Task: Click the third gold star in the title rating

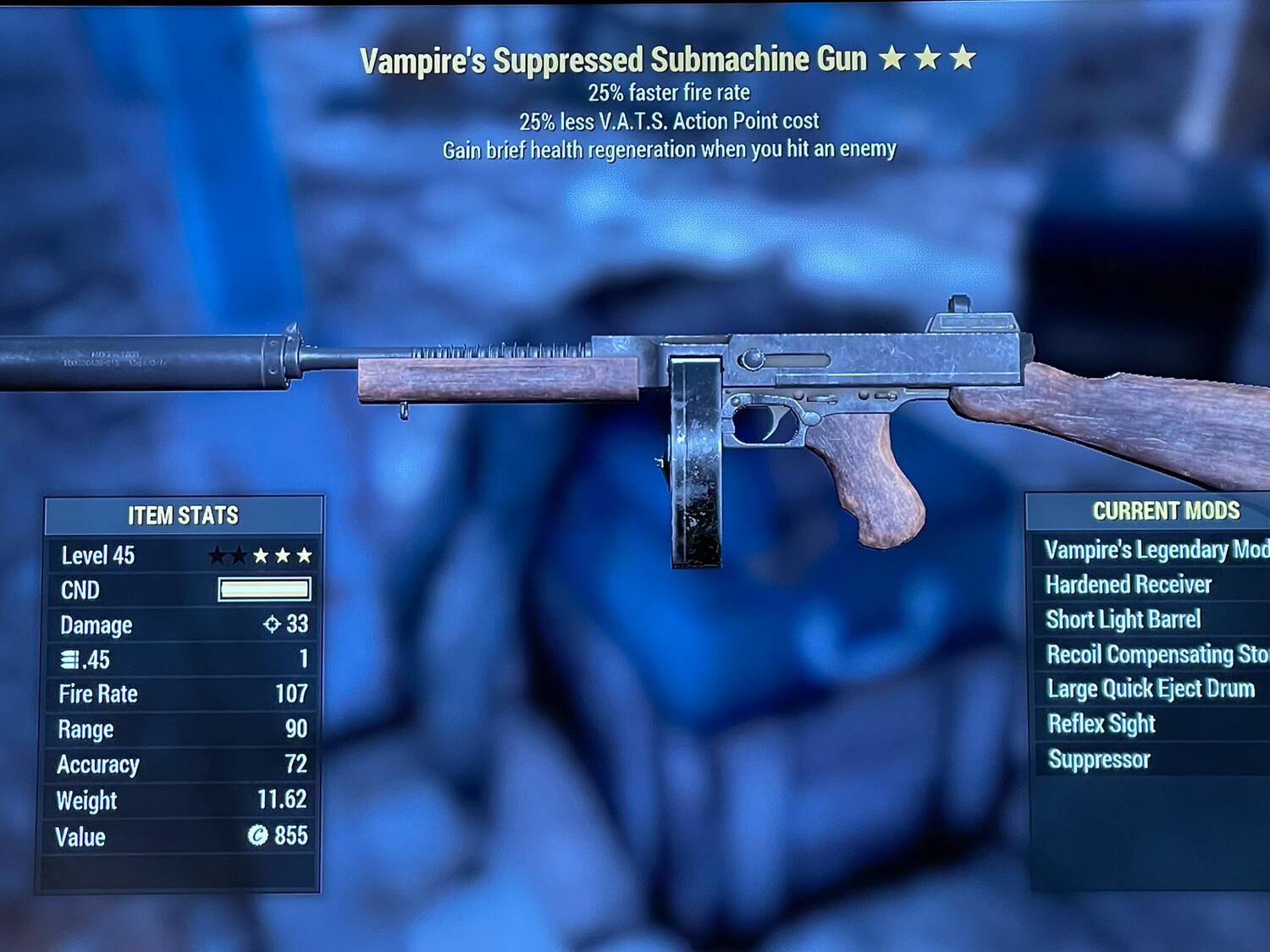Action: click(961, 59)
